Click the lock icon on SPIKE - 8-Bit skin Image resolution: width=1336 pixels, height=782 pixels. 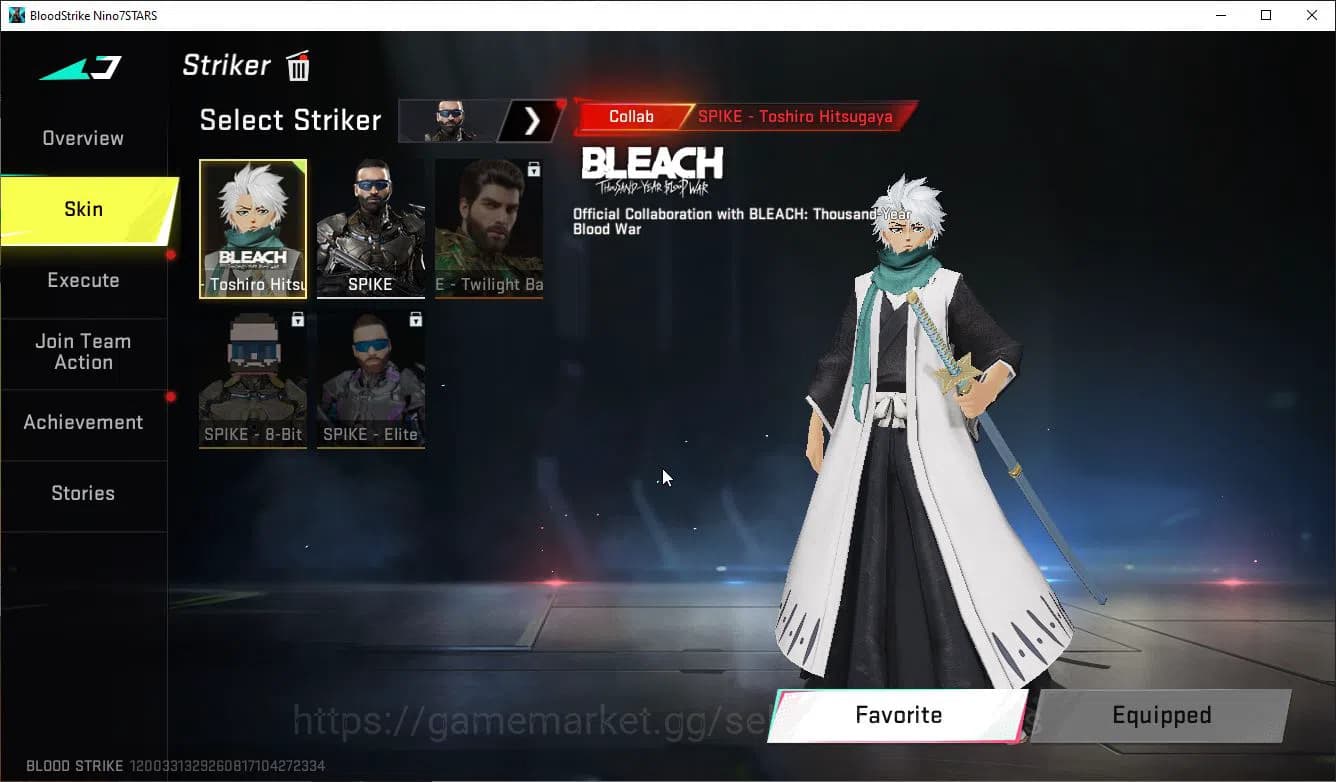[x=296, y=318]
